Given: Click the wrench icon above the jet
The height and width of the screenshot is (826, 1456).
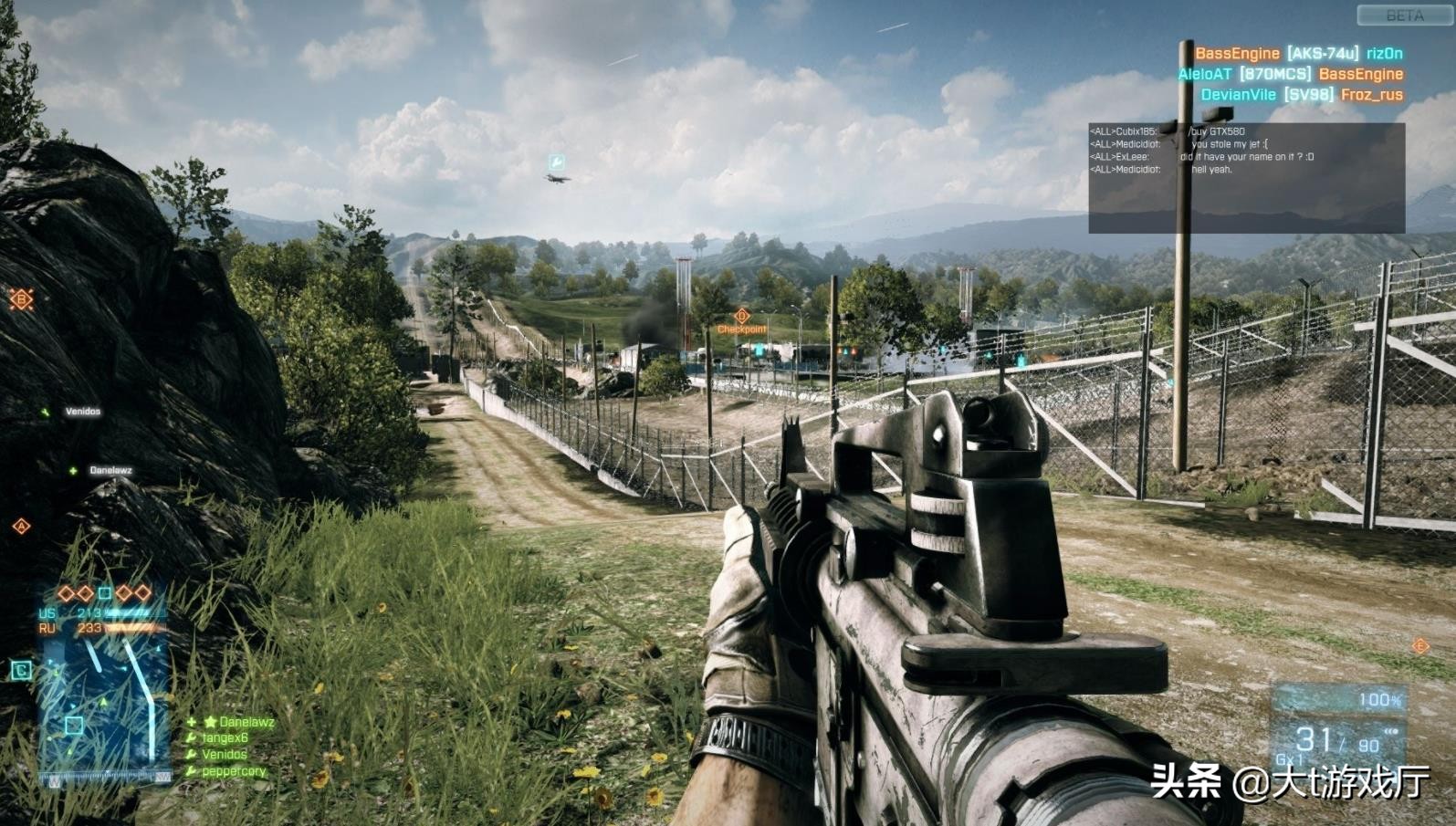Looking at the screenshot, I should pyautogui.click(x=555, y=162).
